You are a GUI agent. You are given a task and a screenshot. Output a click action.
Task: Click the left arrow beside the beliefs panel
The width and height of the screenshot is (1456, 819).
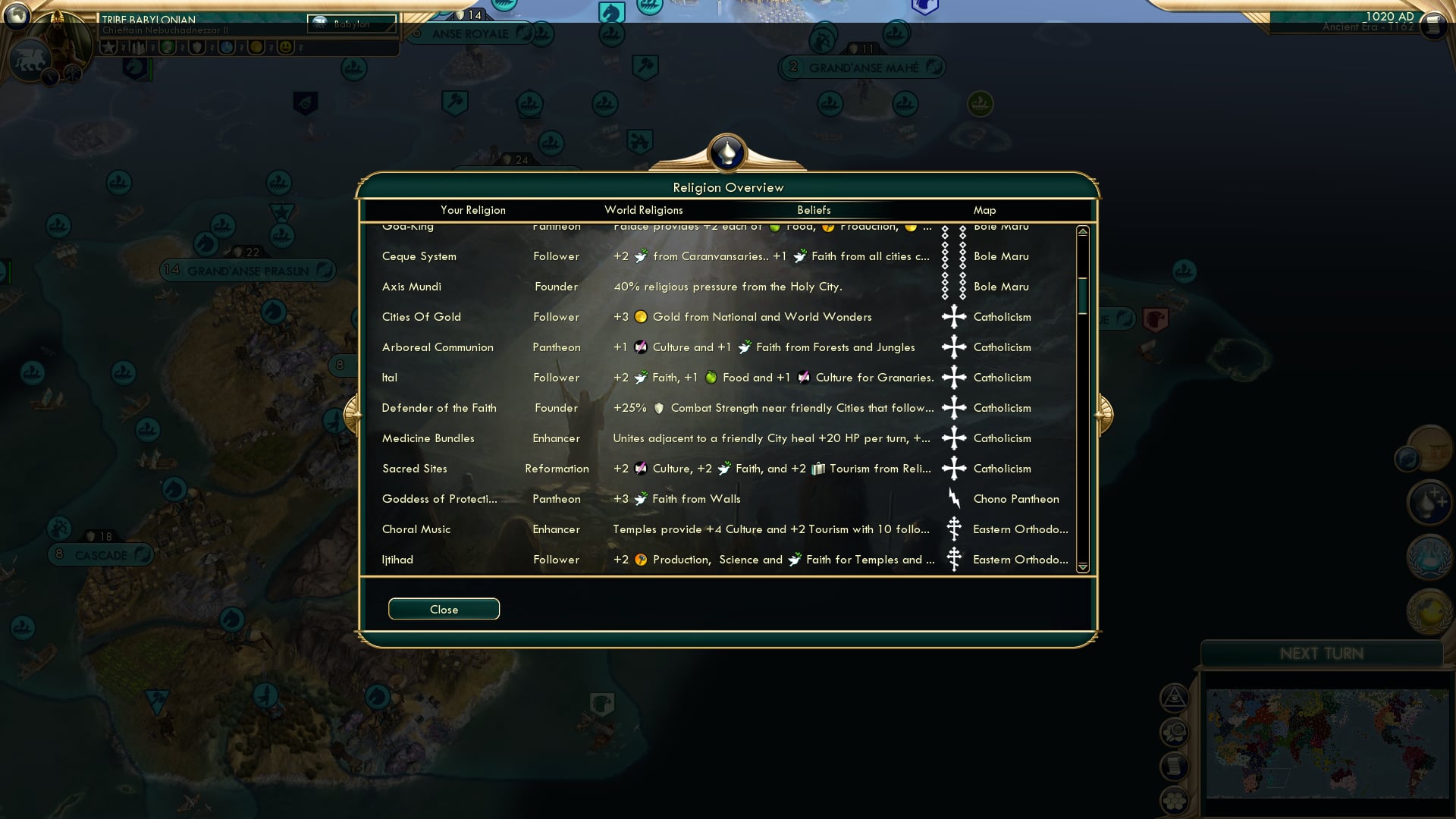tap(353, 413)
